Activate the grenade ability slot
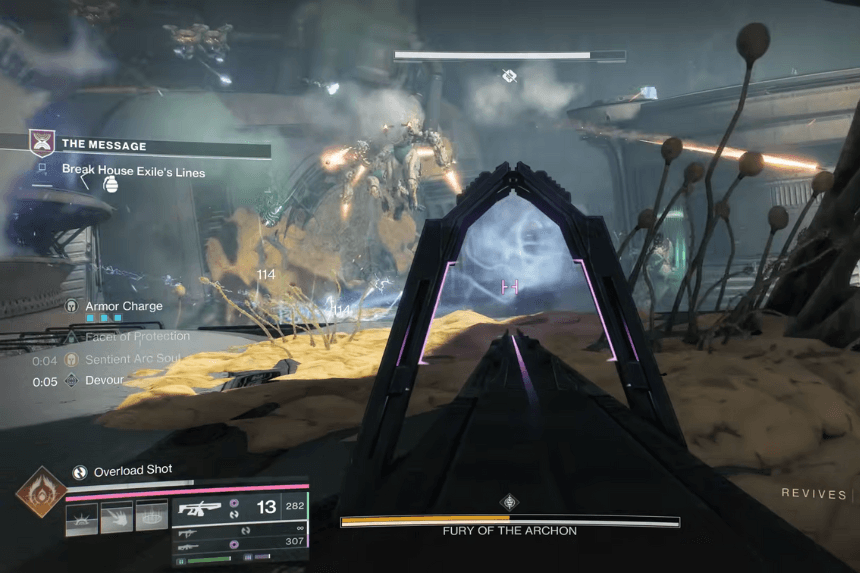This screenshot has width=860, height=573. 82,518
